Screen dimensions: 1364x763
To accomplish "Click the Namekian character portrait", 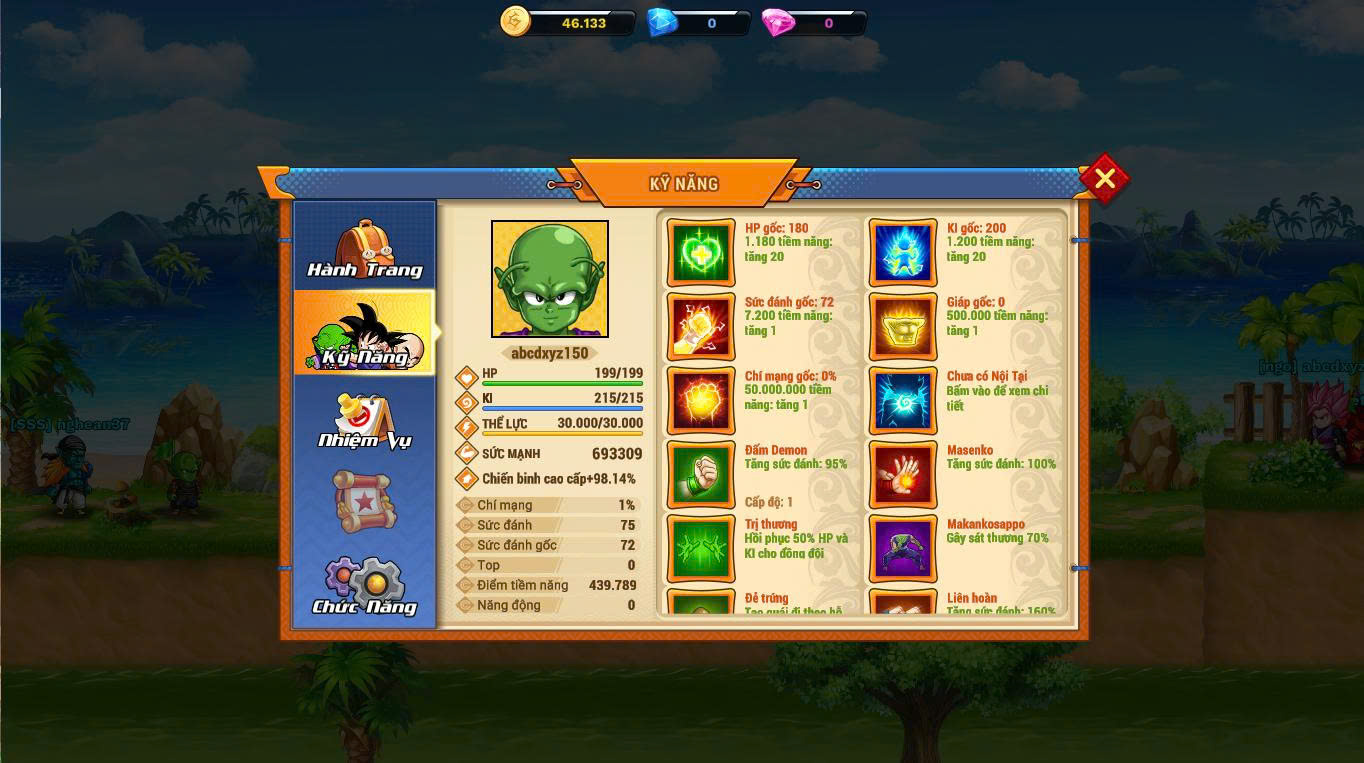I will (550, 279).
